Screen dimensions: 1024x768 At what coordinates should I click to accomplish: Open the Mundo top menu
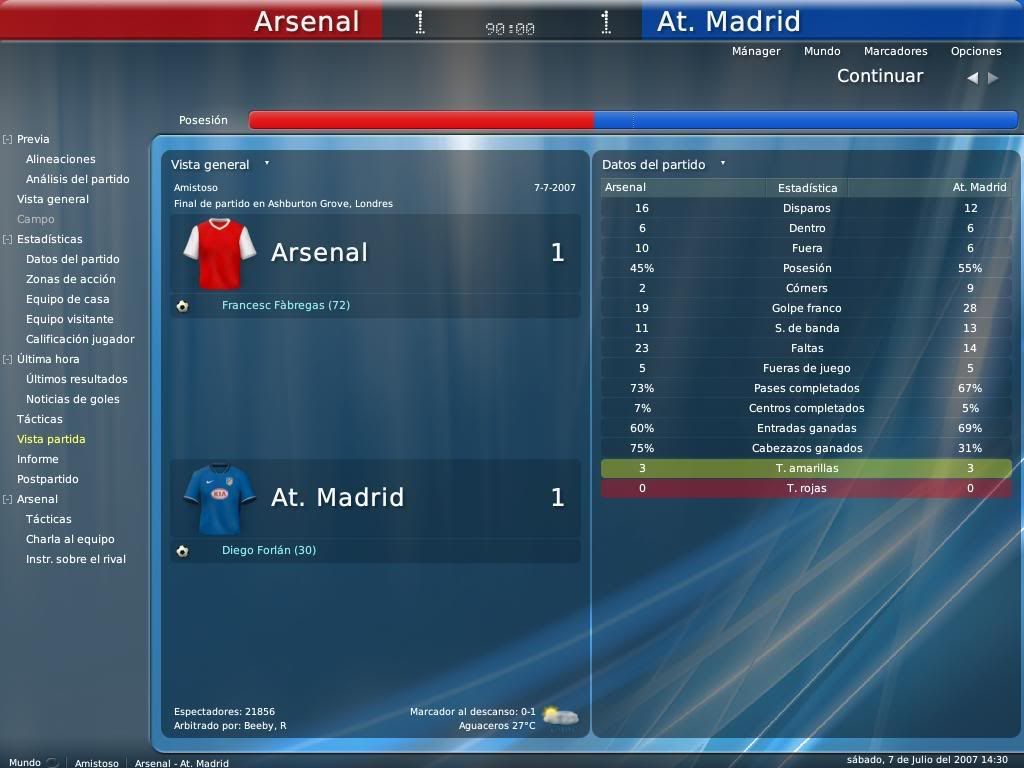(x=822, y=51)
